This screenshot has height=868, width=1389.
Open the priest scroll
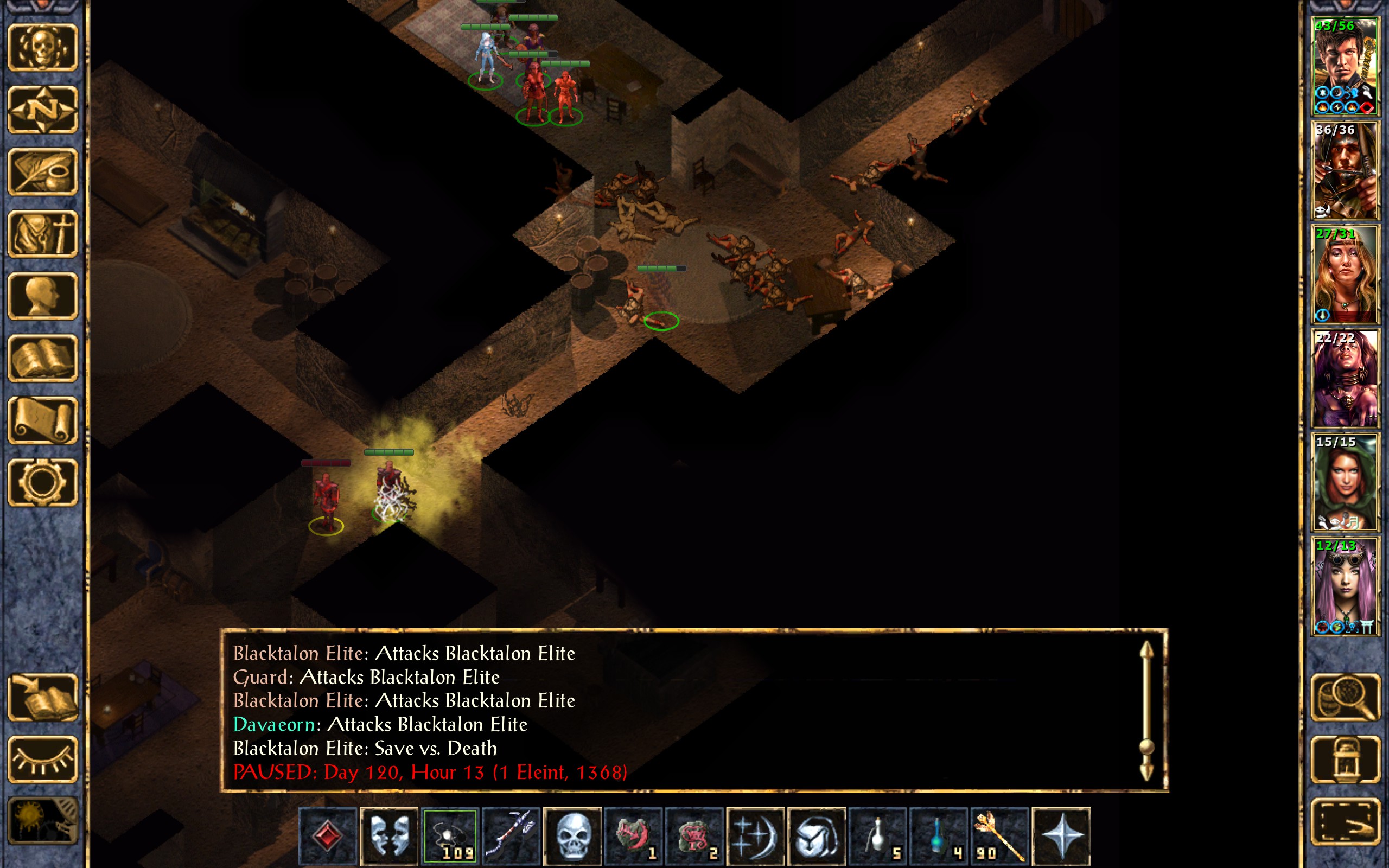(x=43, y=420)
